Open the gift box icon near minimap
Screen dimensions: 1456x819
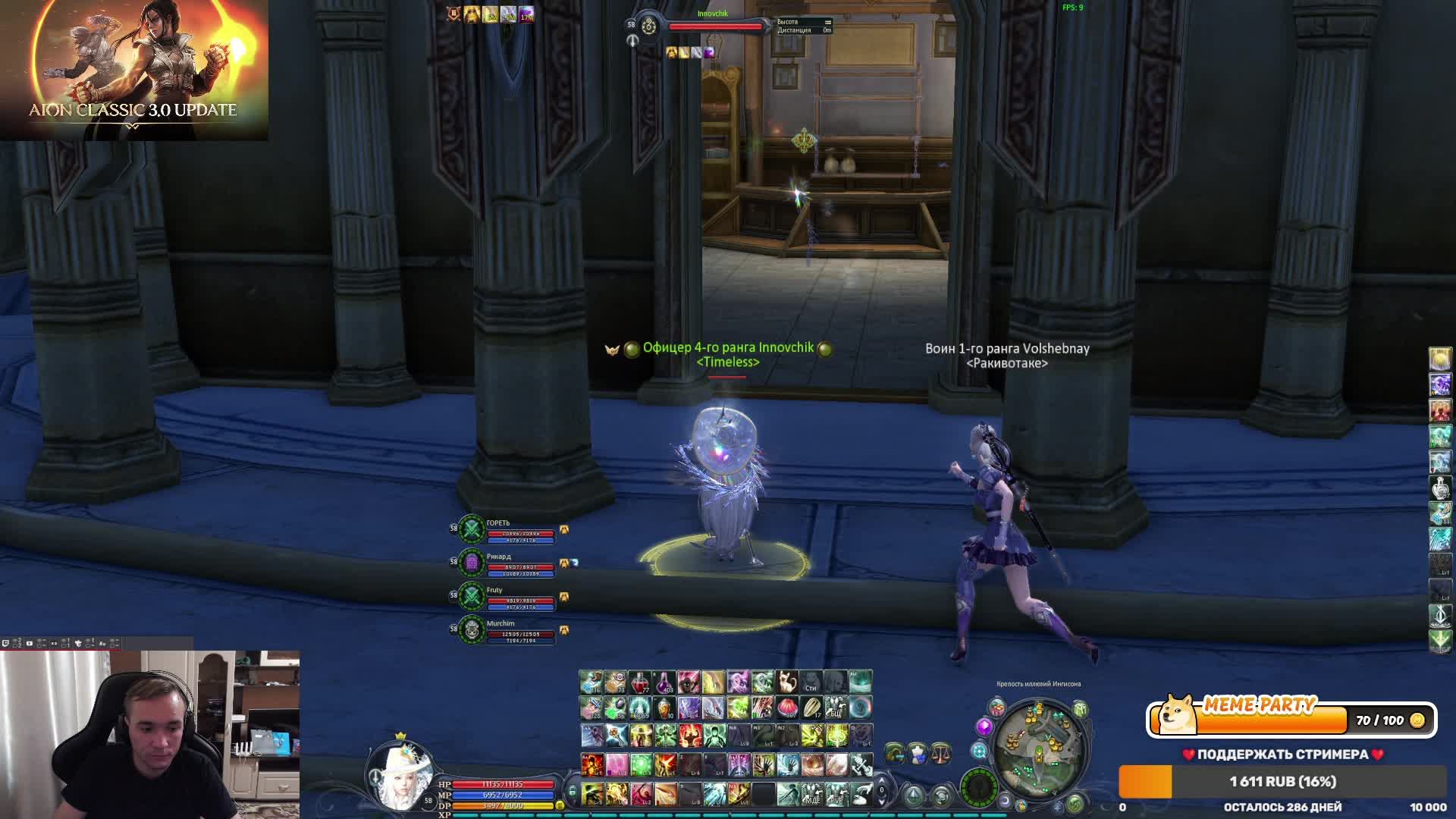[x=997, y=708]
